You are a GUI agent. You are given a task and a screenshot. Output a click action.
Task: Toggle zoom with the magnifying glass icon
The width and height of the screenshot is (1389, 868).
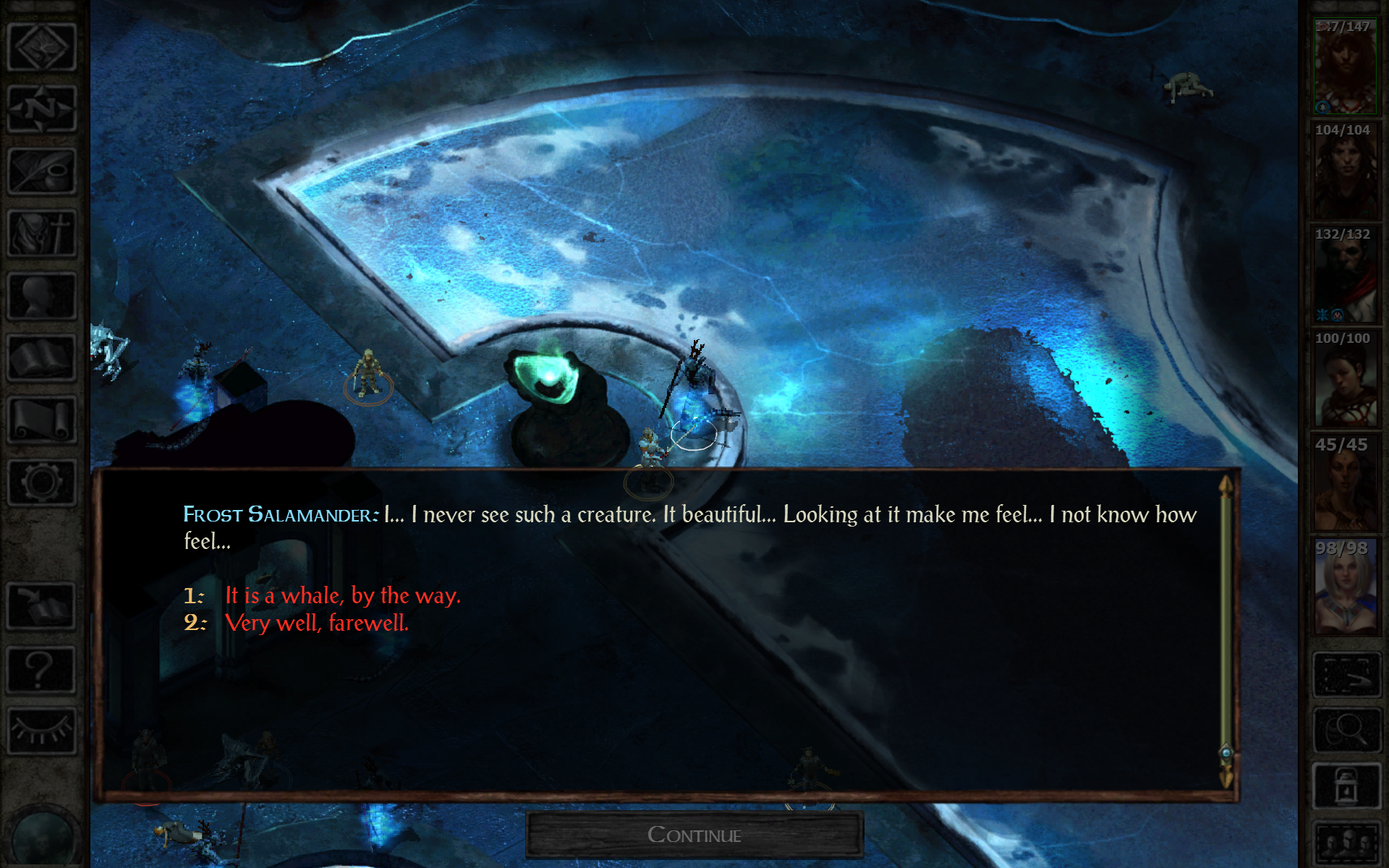pyautogui.click(x=1347, y=728)
